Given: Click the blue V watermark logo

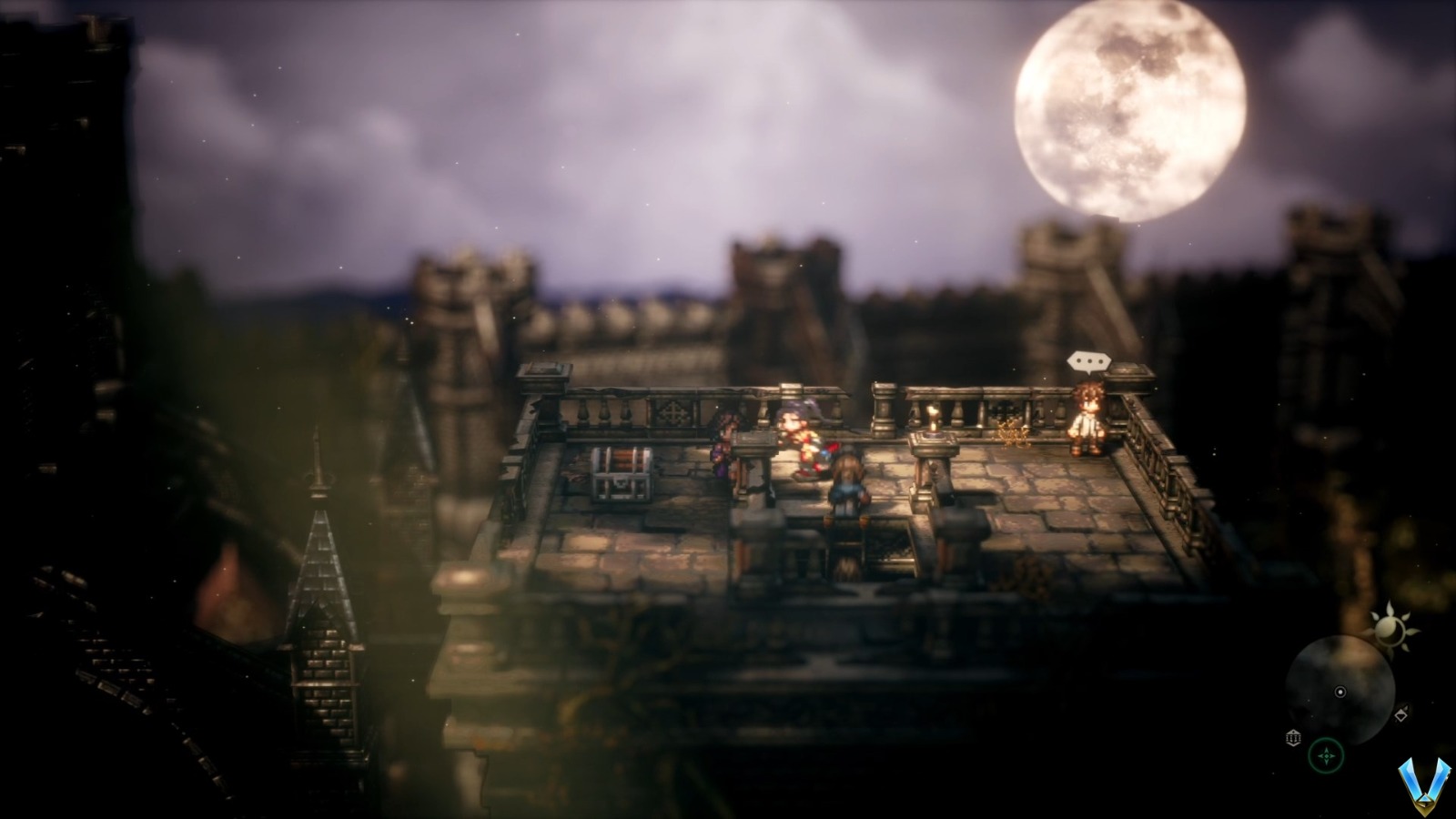Looking at the screenshot, I should pyautogui.click(x=1426, y=784).
